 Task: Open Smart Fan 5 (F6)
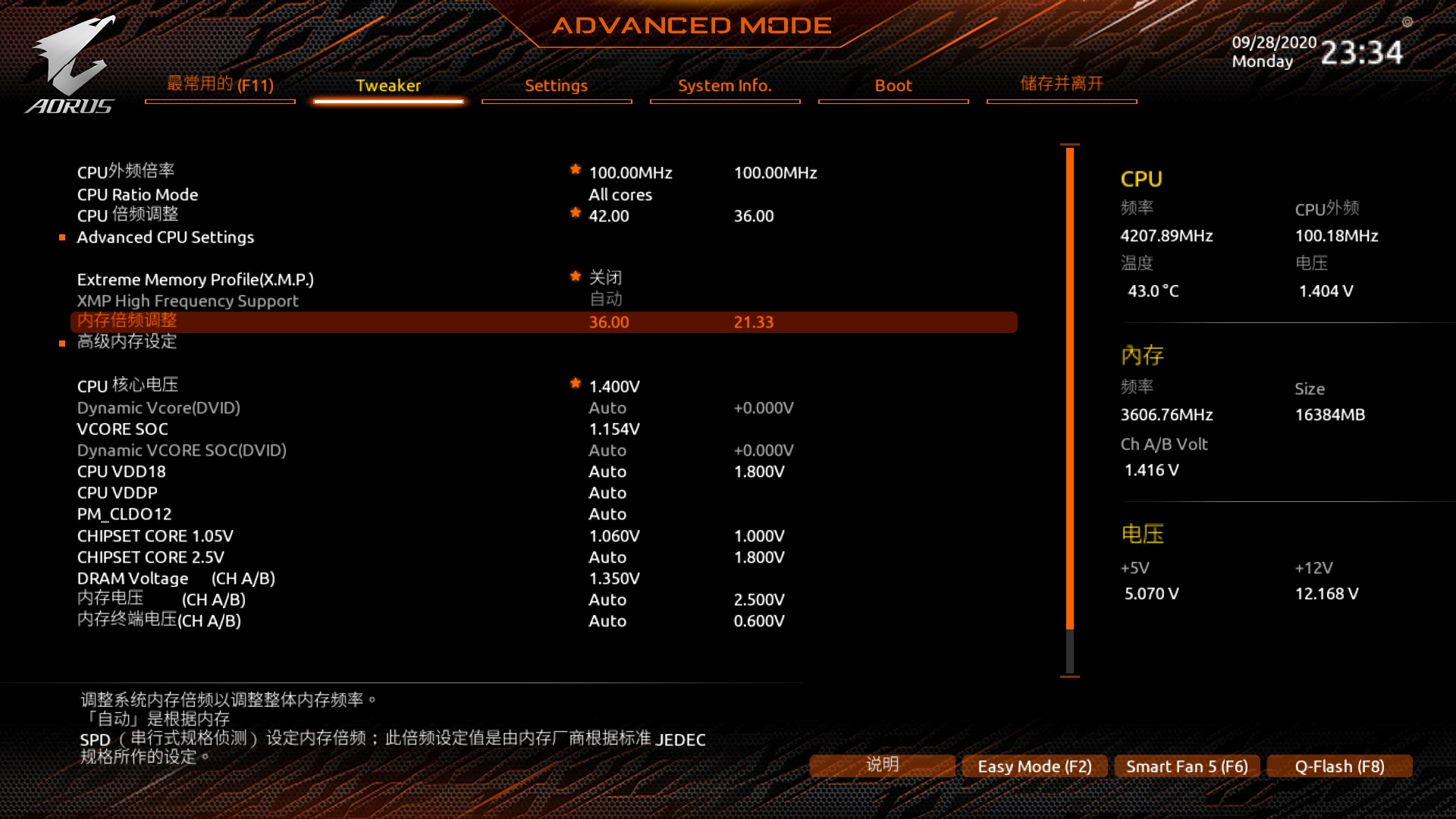point(1186,767)
